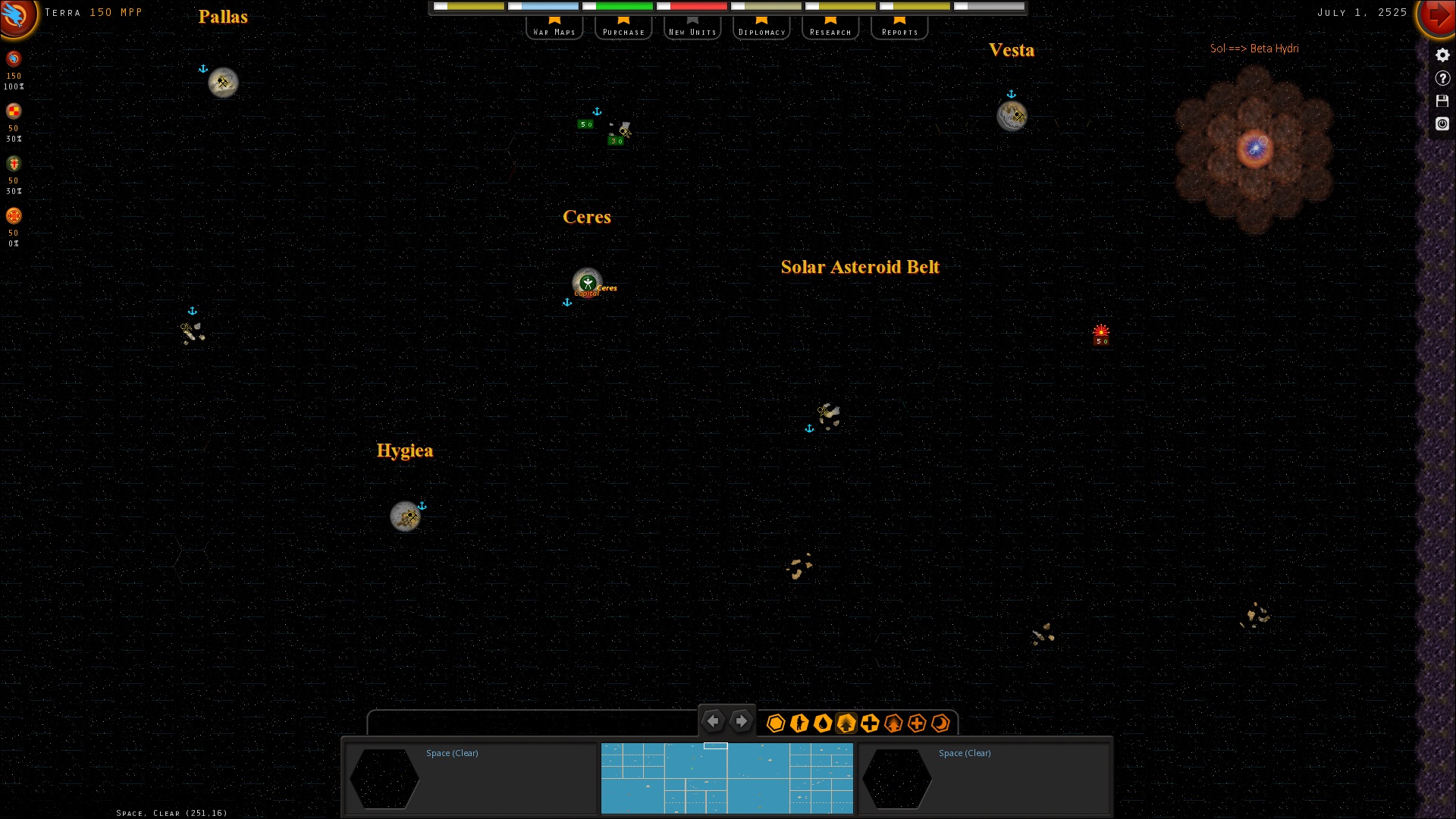The height and width of the screenshot is (819, 1456).
Task: Toggle the crescent moon map overlay
Action: pyautogui.click(x=941, y=723)
